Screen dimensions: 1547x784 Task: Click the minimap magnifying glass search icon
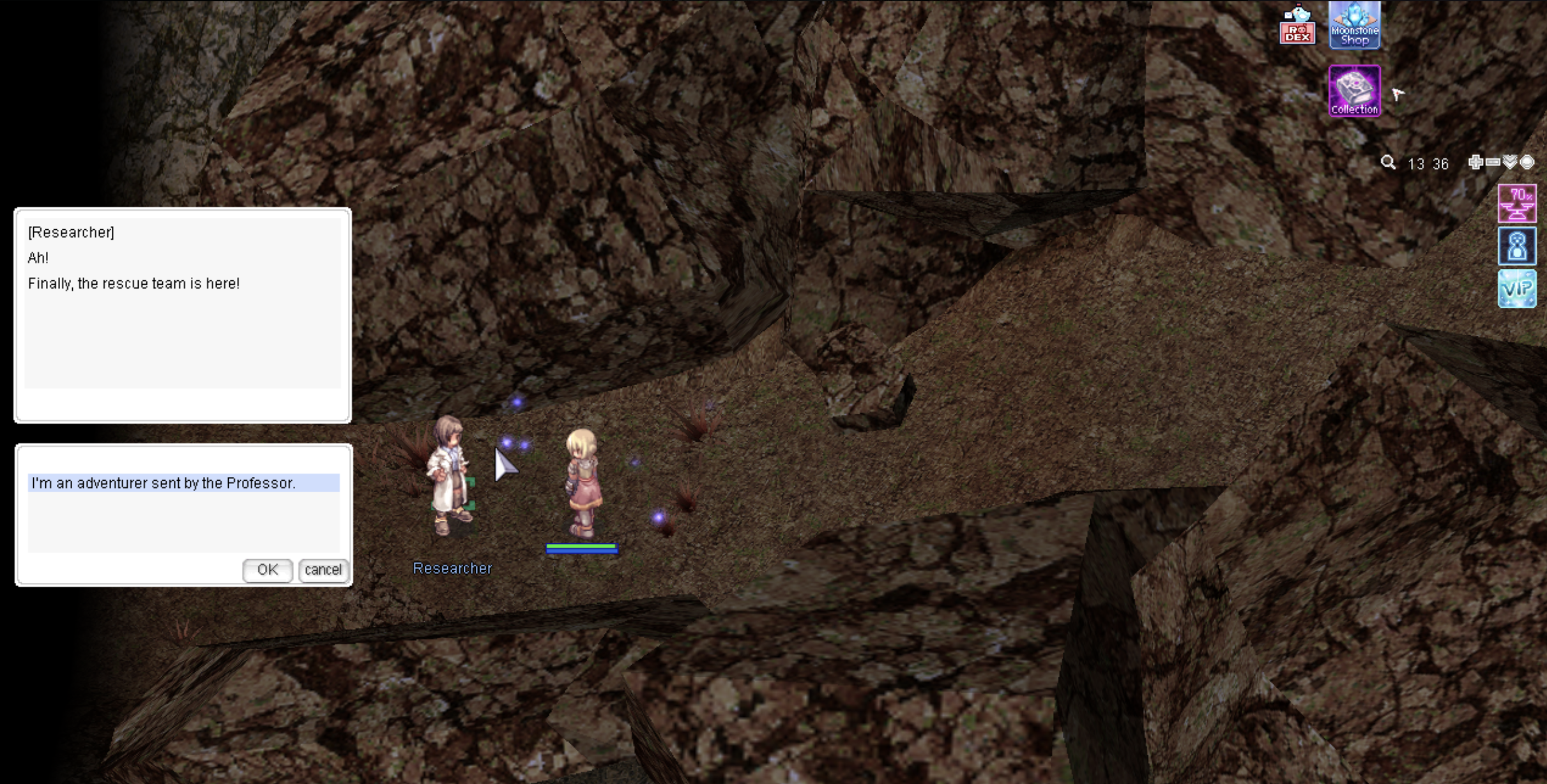tap(1387, 163)
